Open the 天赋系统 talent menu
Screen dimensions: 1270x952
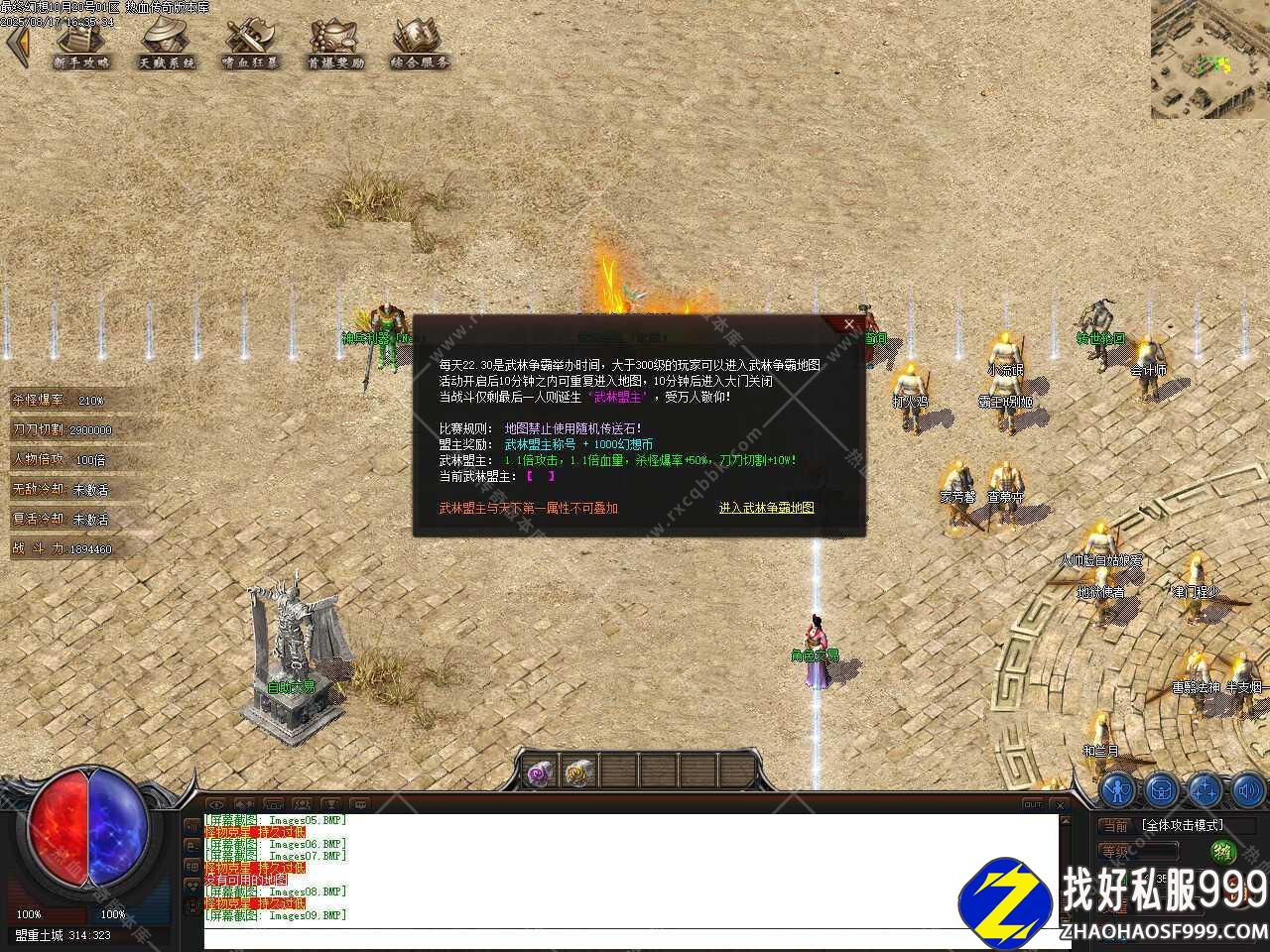pos(166,45)
